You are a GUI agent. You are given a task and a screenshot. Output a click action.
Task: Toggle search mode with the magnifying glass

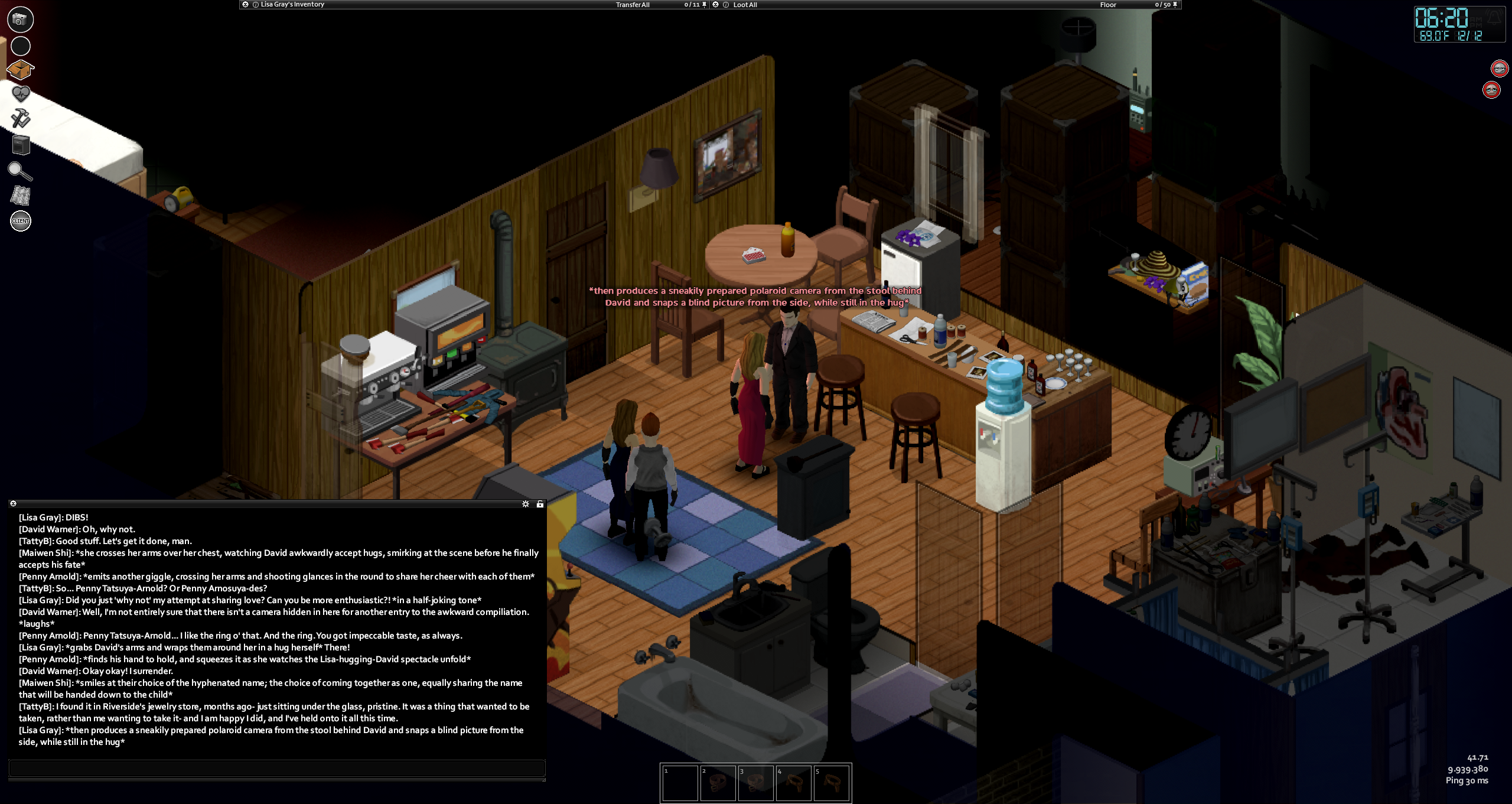(x=20, y=171)
